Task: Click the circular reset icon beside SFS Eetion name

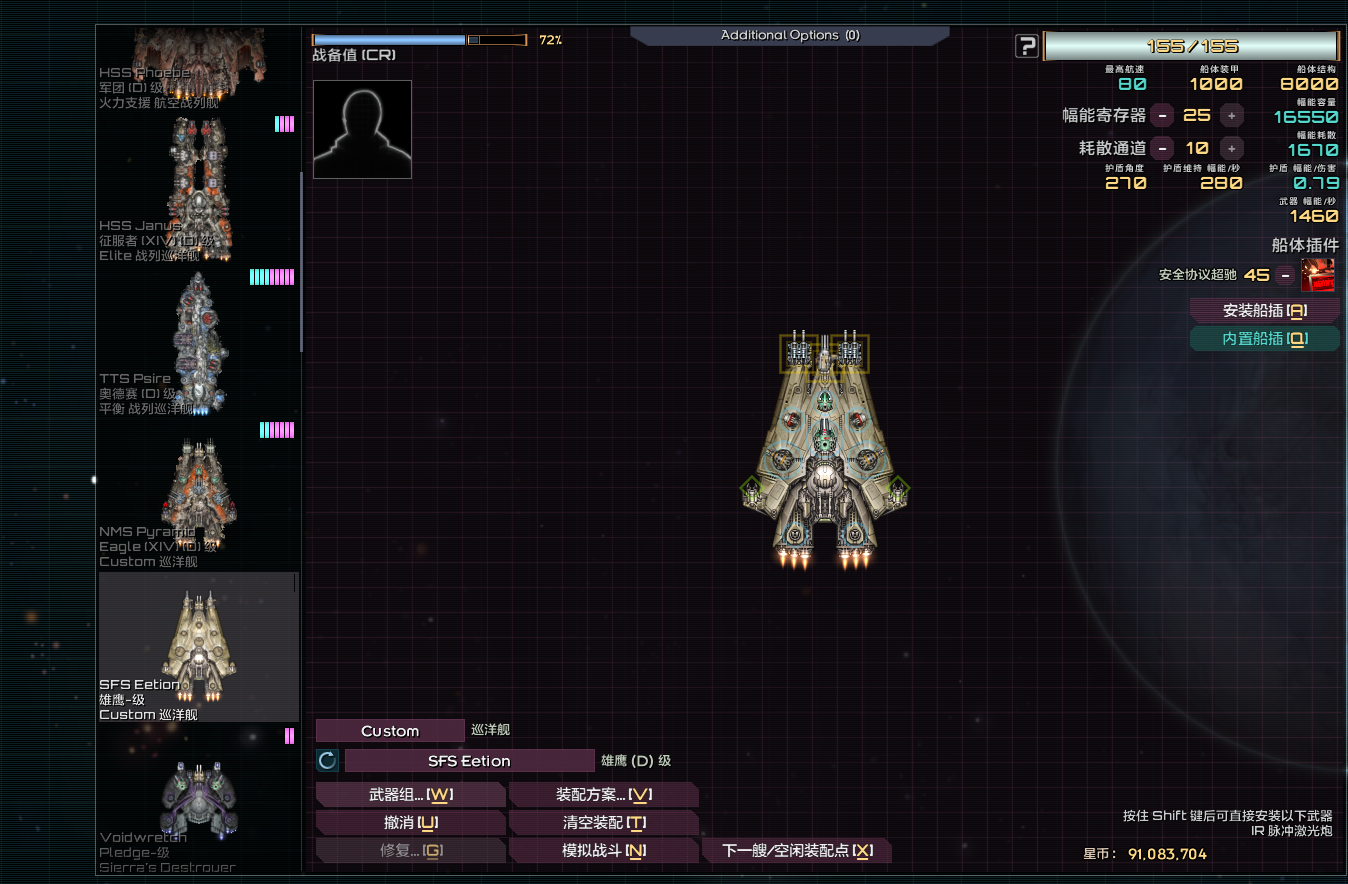Action: (327, 760)
